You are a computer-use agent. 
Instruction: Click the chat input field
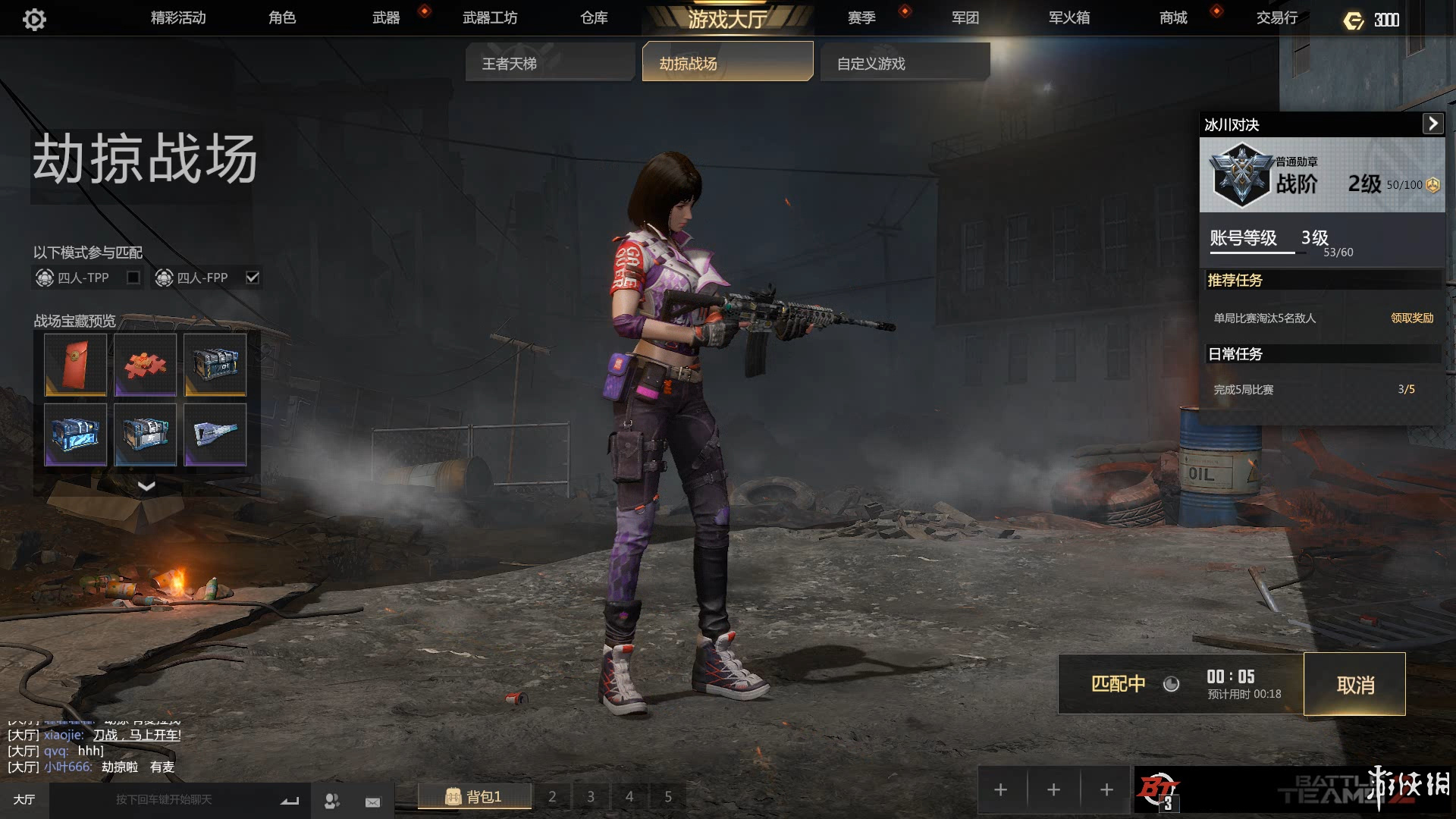[164, 800]
